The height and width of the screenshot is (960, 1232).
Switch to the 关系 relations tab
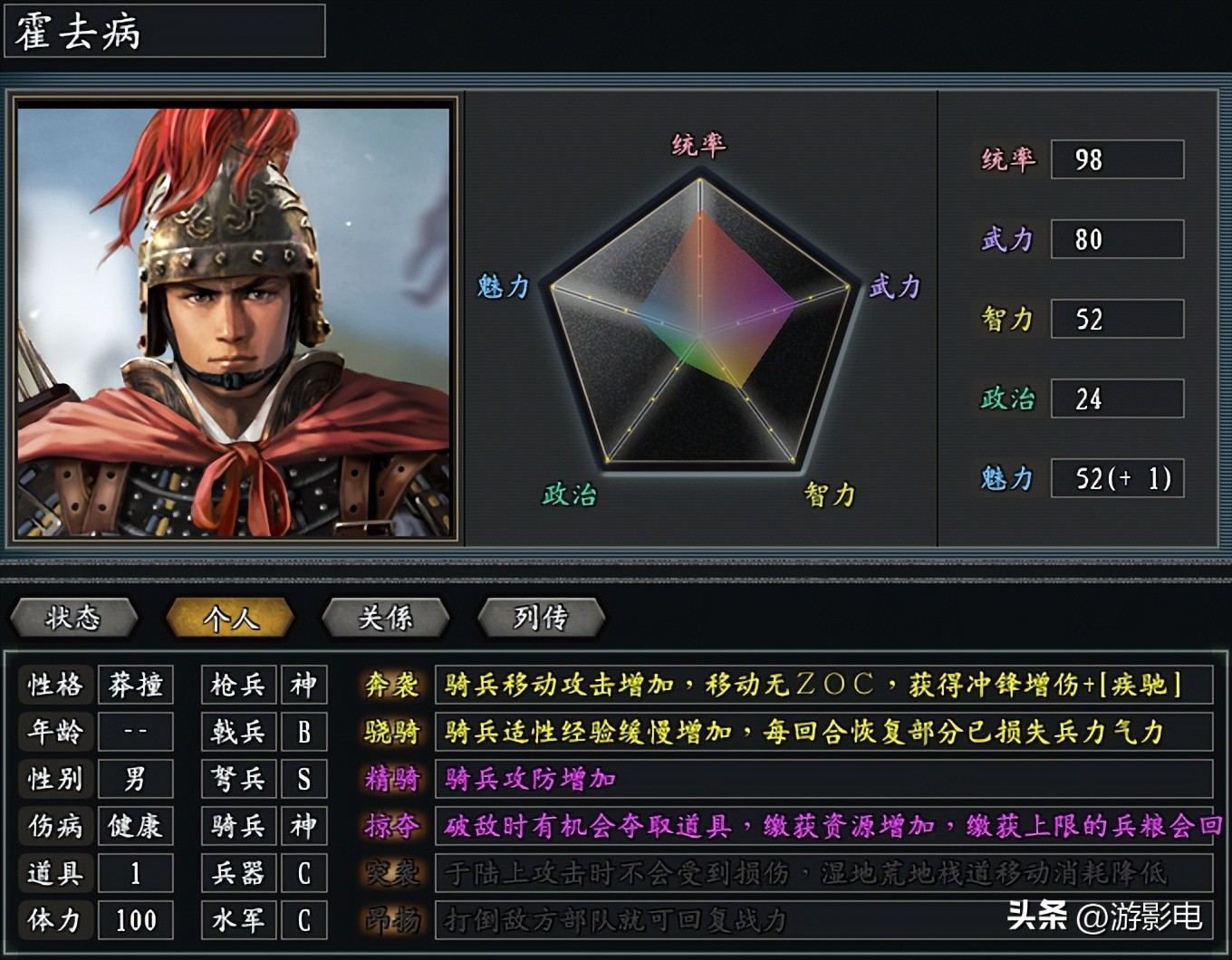387,619
